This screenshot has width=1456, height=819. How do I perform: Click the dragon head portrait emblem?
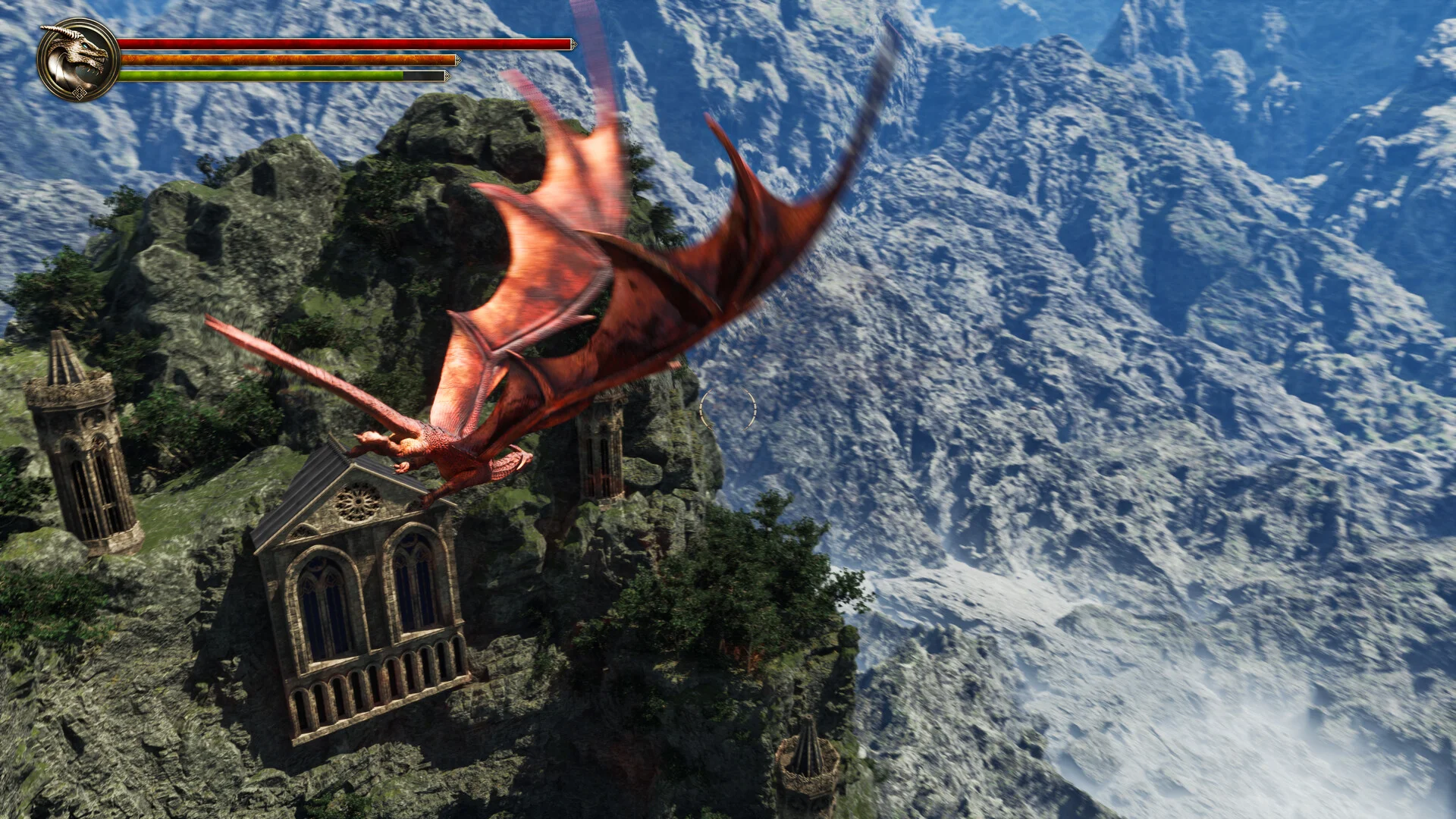78,59
